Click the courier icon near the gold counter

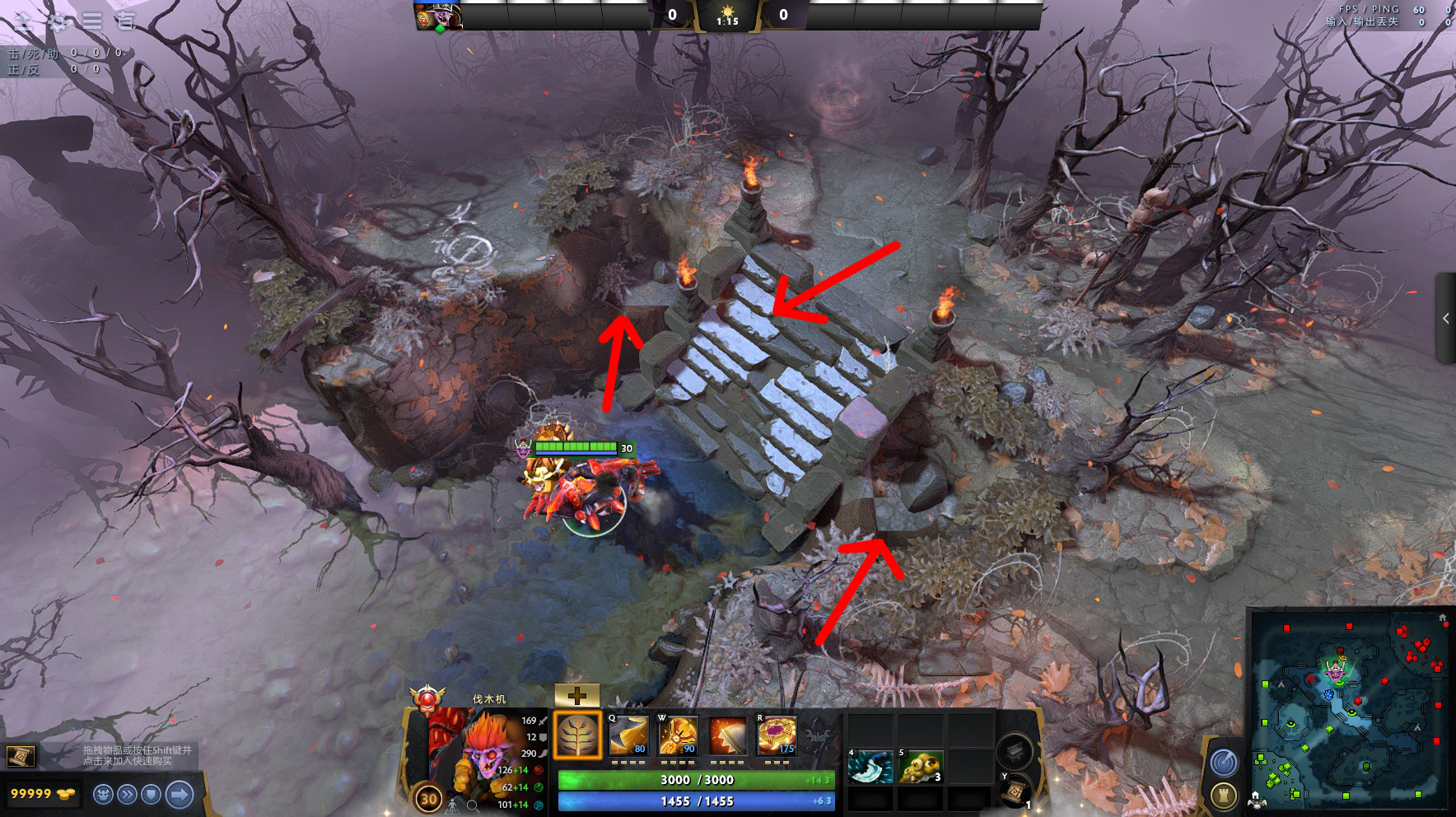tap(104, 794)
